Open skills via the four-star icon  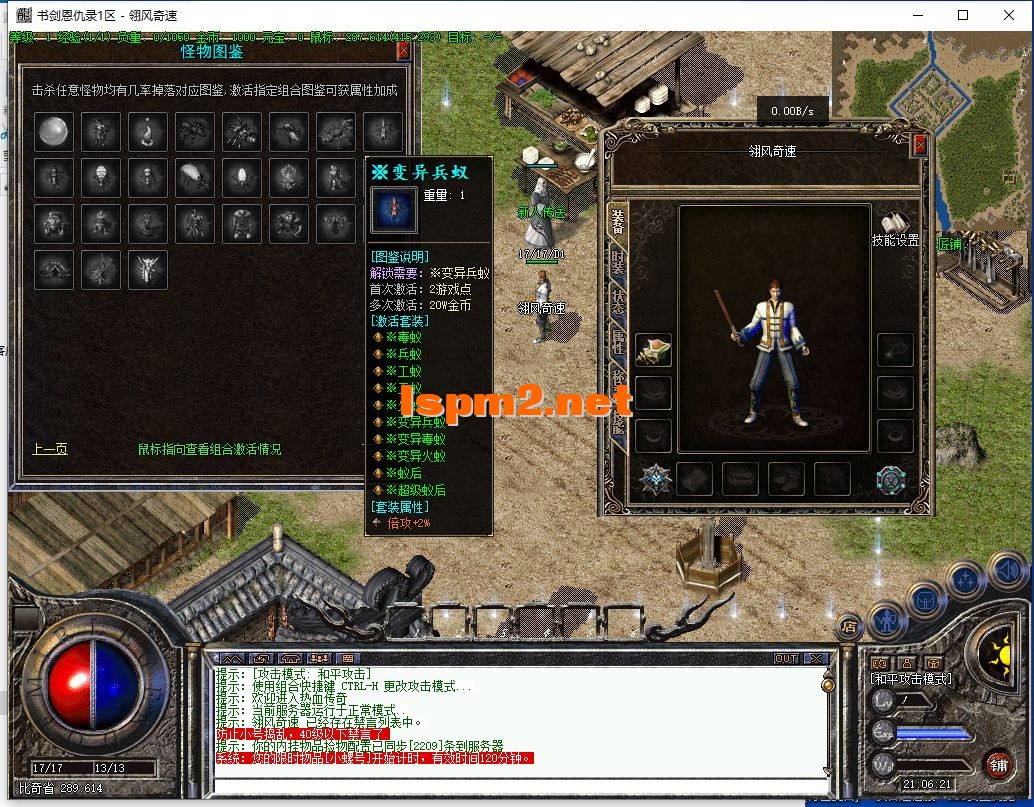(966, 581)
